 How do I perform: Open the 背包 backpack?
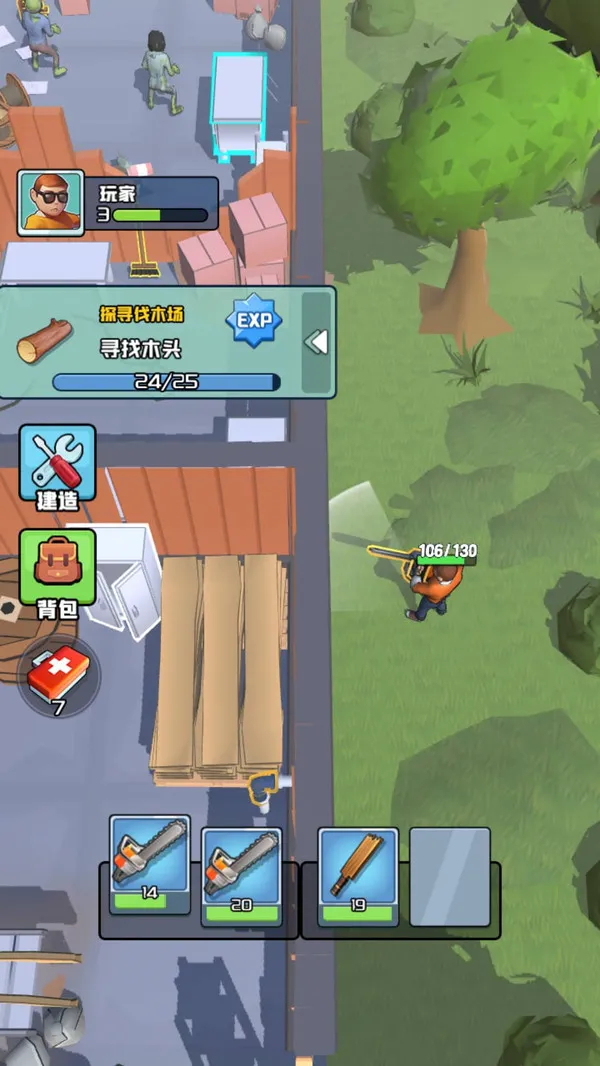(x=58, y=572)
